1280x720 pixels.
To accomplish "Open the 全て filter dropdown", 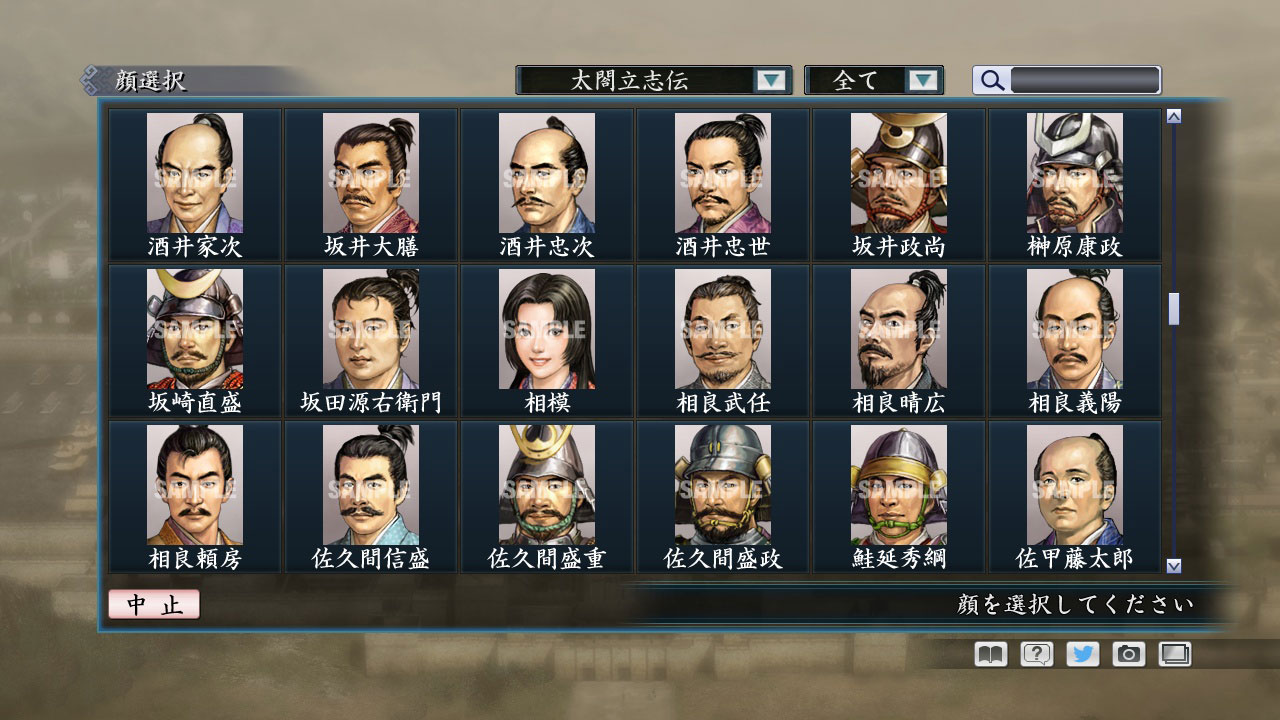I will 870,80.
